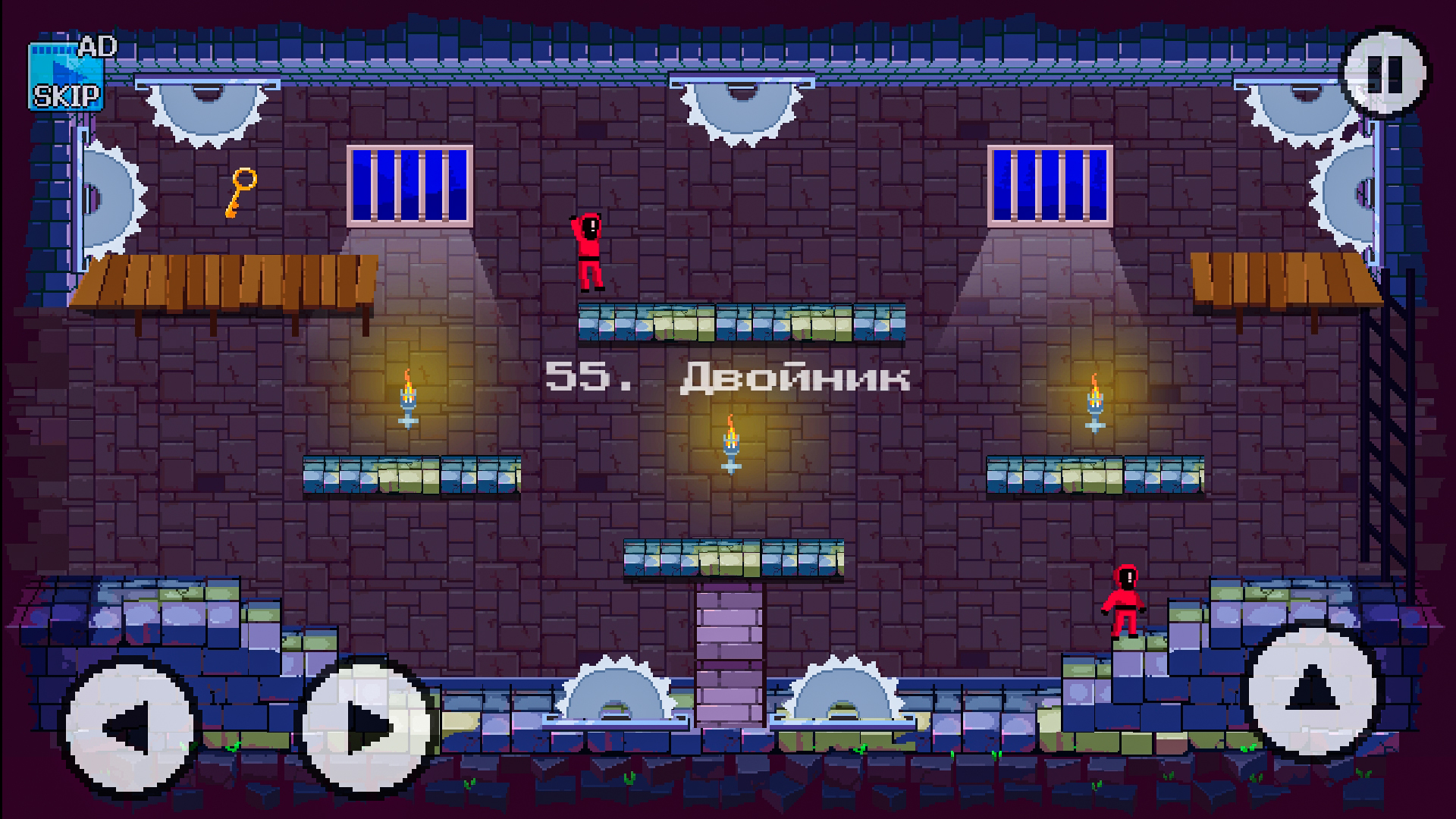This screenshot has height=819, width=1456.
Task: Tap the SKIP button below the ad icon
Action: [x=67, y=96]
